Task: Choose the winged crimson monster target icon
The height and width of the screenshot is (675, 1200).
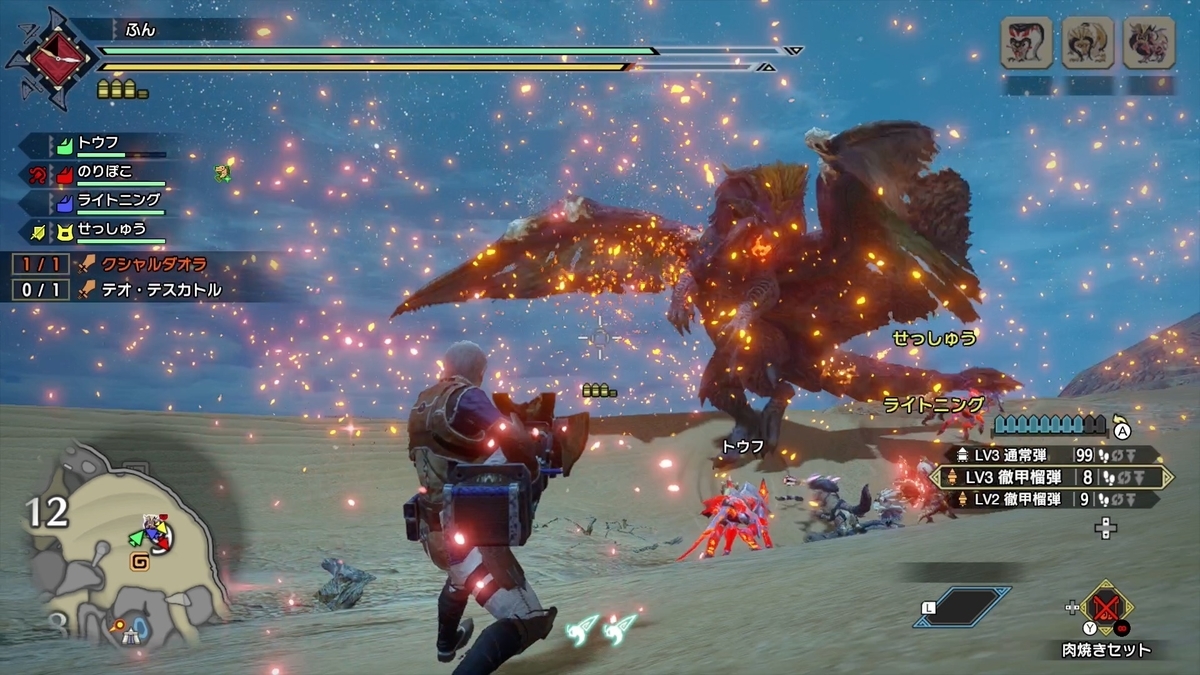Action: [x=1148, y=44]
